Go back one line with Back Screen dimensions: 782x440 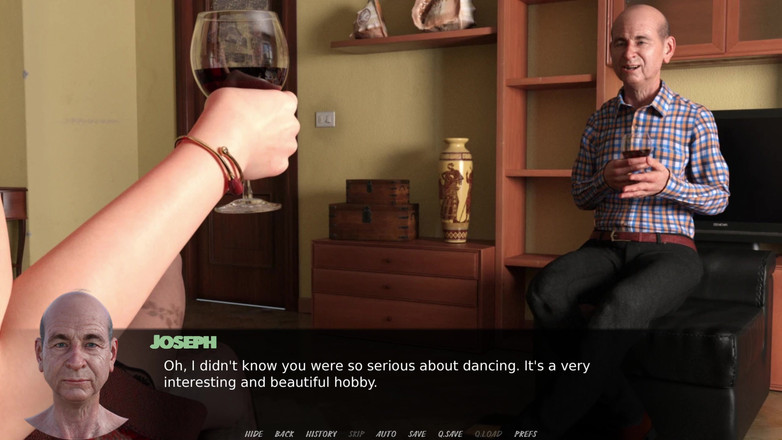[284, 434]
